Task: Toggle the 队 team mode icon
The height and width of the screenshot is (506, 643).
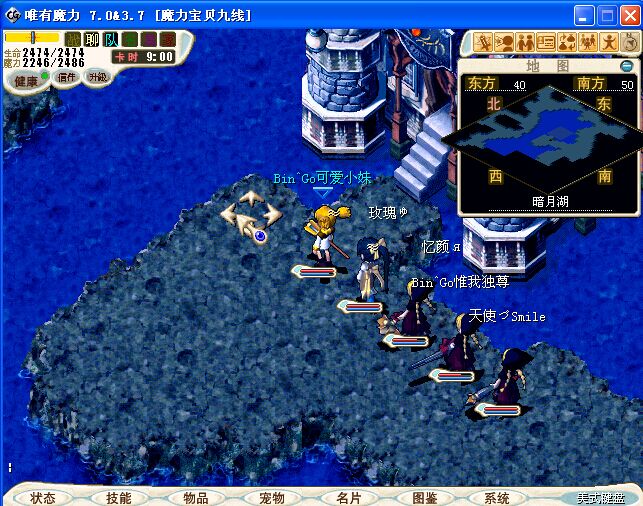Action: pyautogui.click(x=110, y=39)
